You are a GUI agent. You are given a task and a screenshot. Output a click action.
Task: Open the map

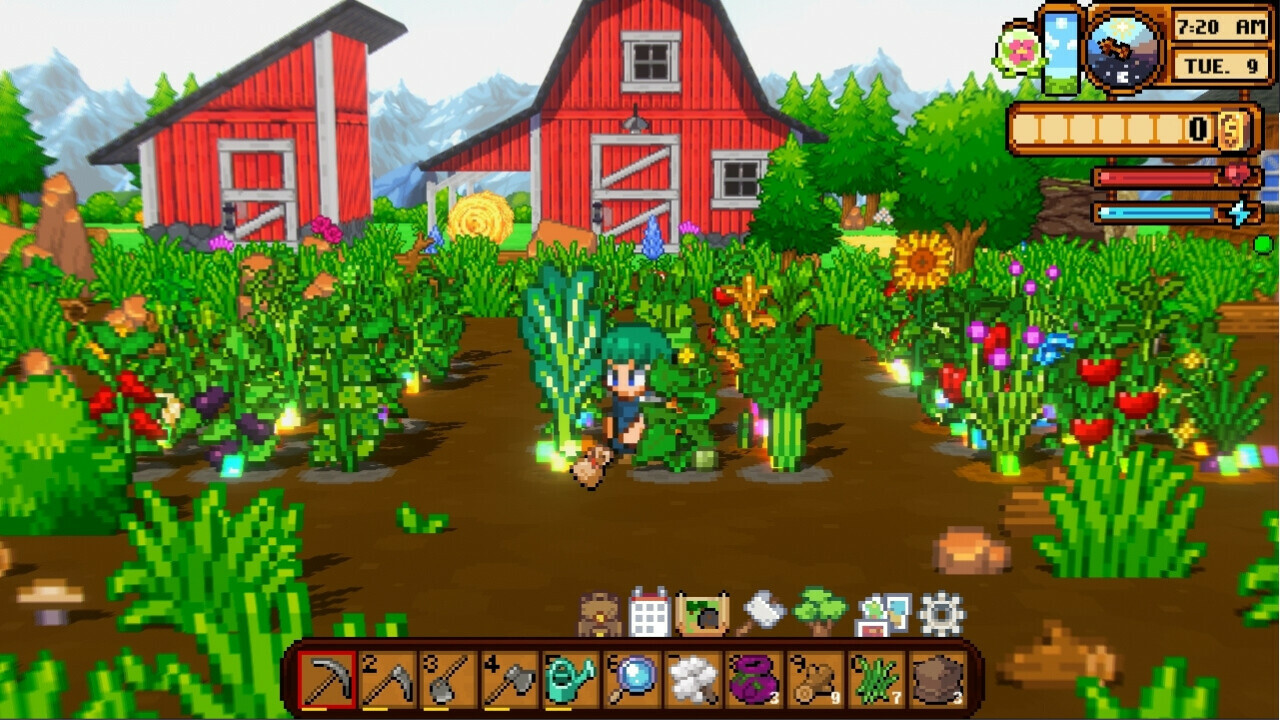(x=702, y=611)
